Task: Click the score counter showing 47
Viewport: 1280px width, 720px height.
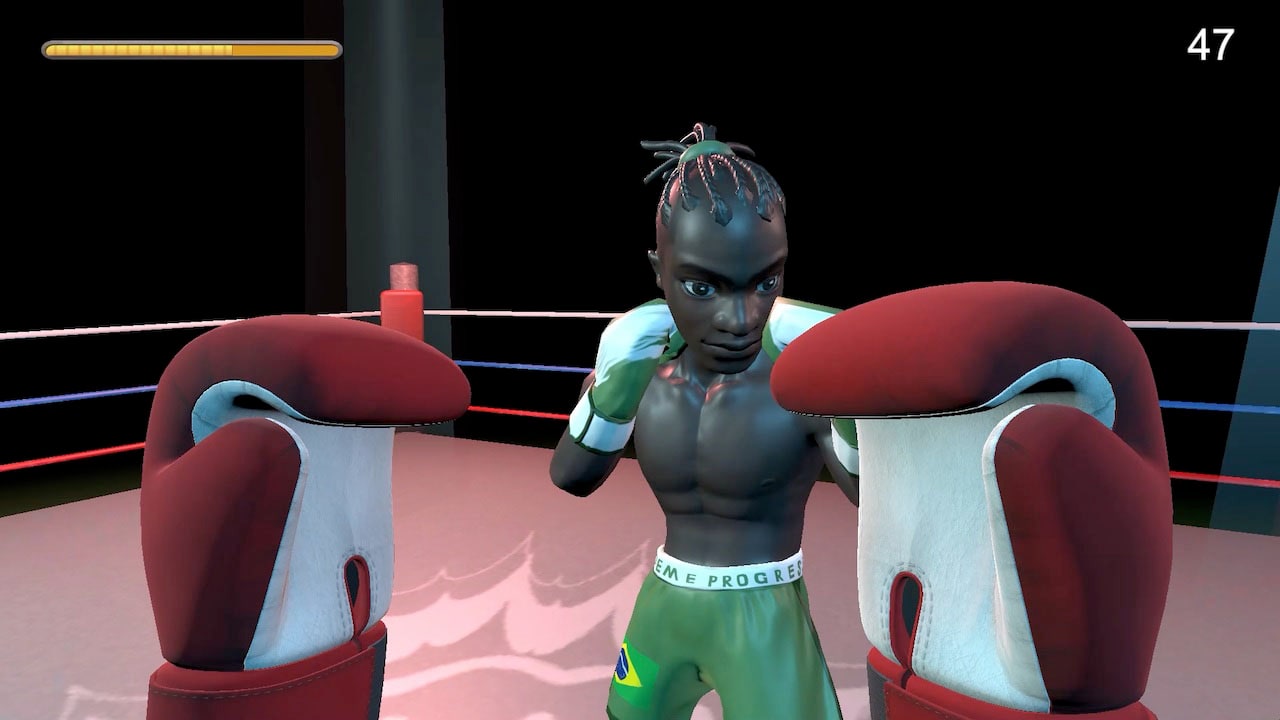Action: [x=1212, y=45]
